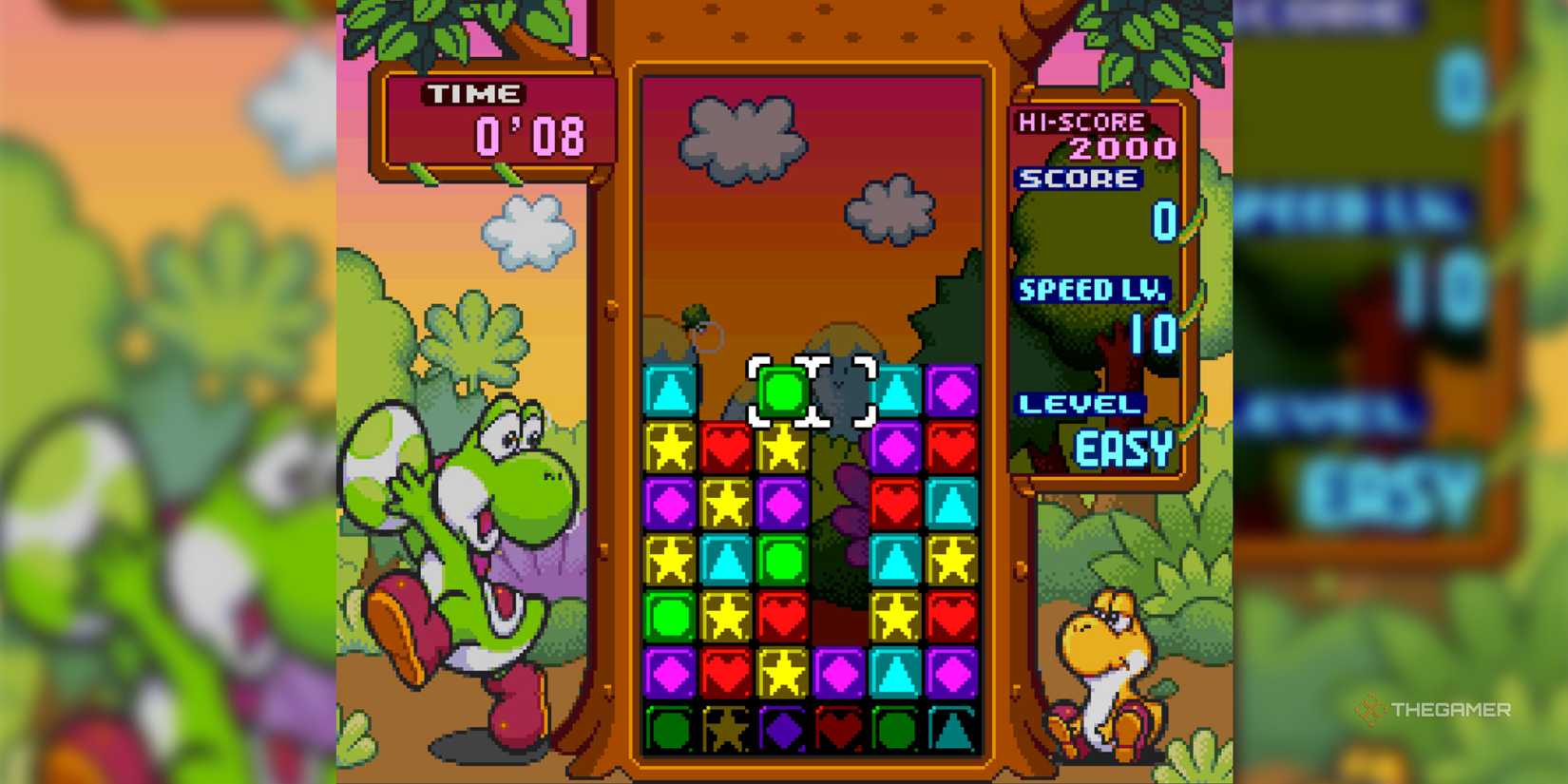This screenshot has height=784, width=1568.
Task: Select the green circle block inside the cursor
Action: click(x=781, y=392)
